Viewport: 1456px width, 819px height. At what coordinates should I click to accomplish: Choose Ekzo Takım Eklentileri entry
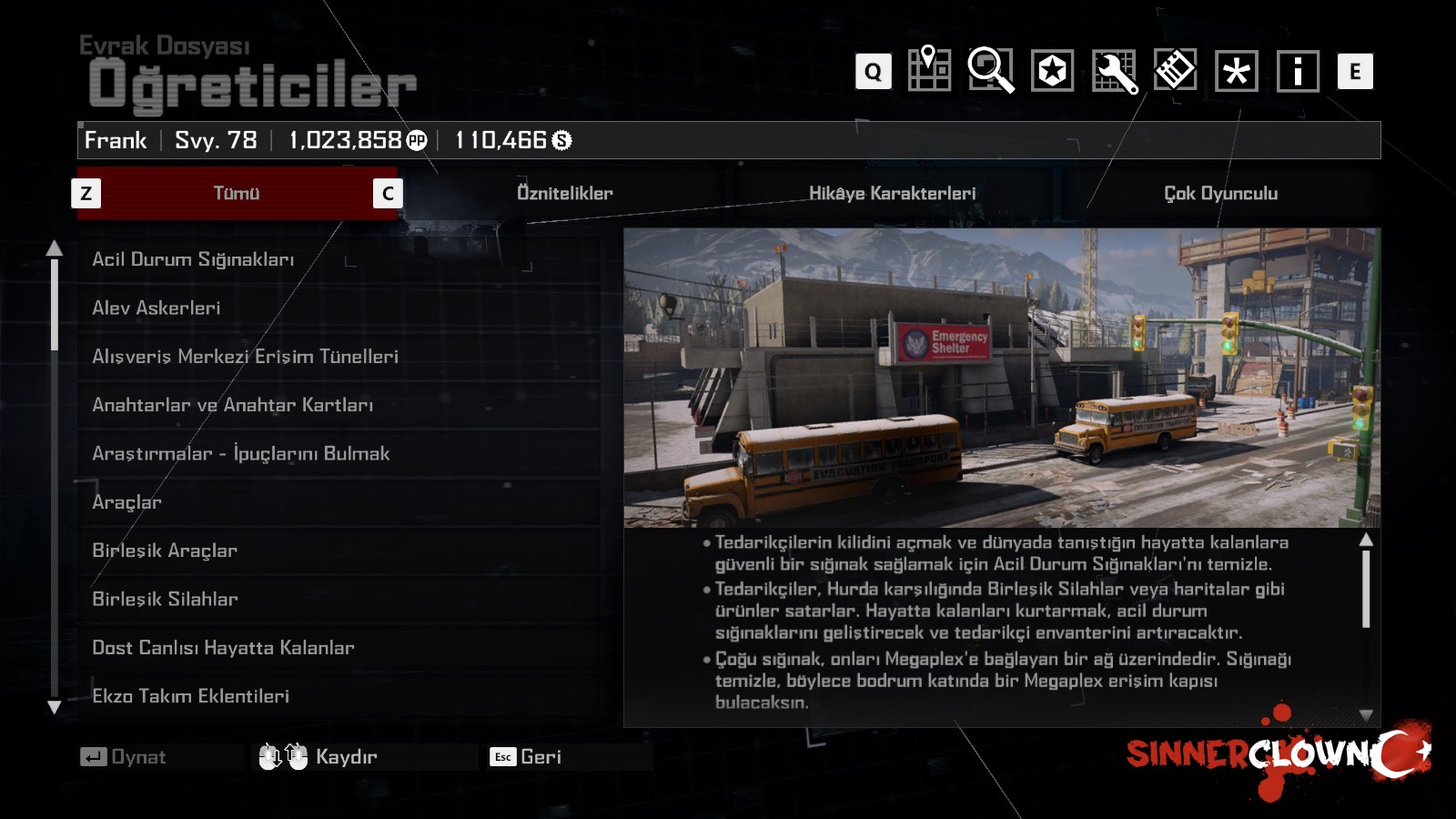point(190,696)
